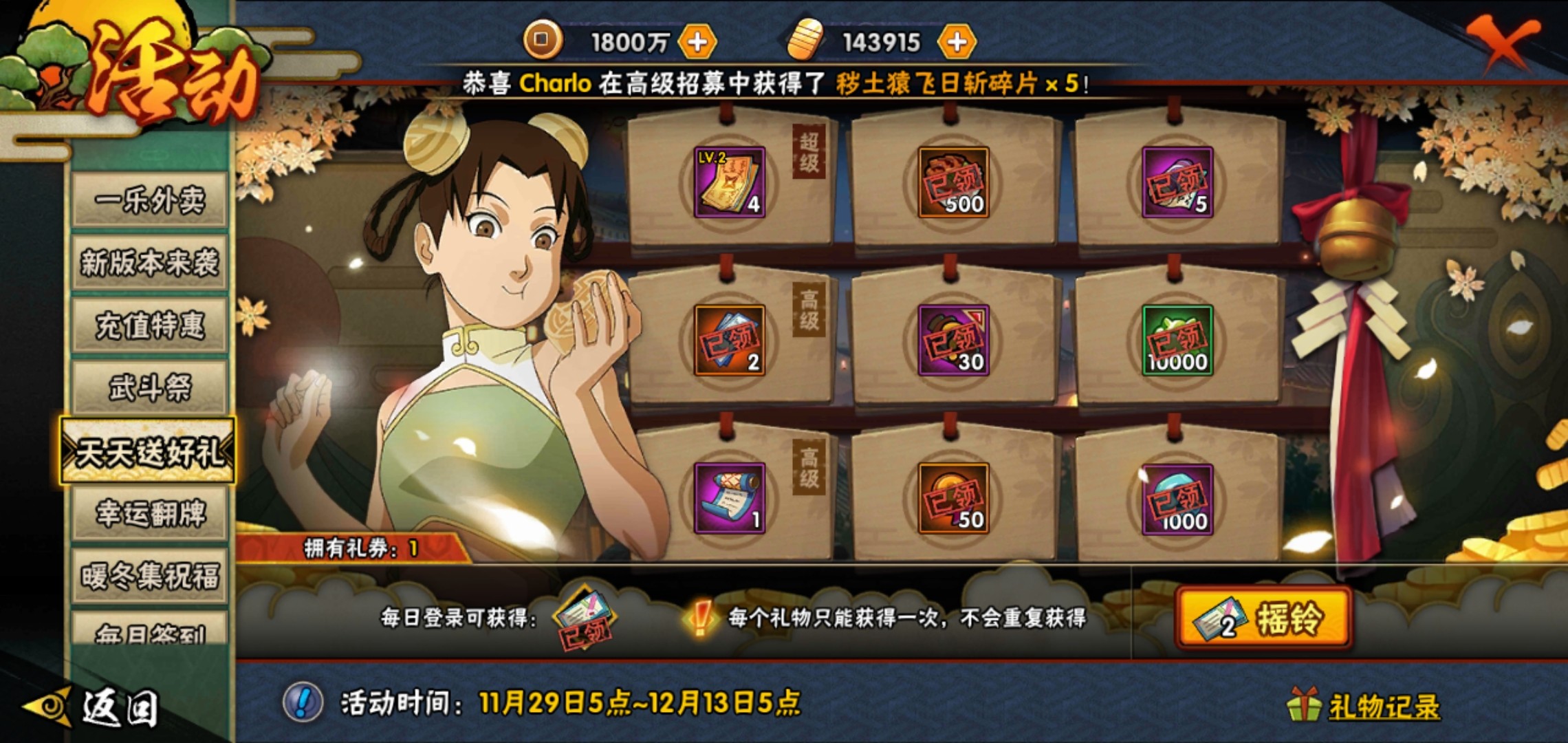Switch to the 幸运翻牌 tab
Image resolution: width=1568 pixels, height=743 pixels.
click(x=149, y=513)
